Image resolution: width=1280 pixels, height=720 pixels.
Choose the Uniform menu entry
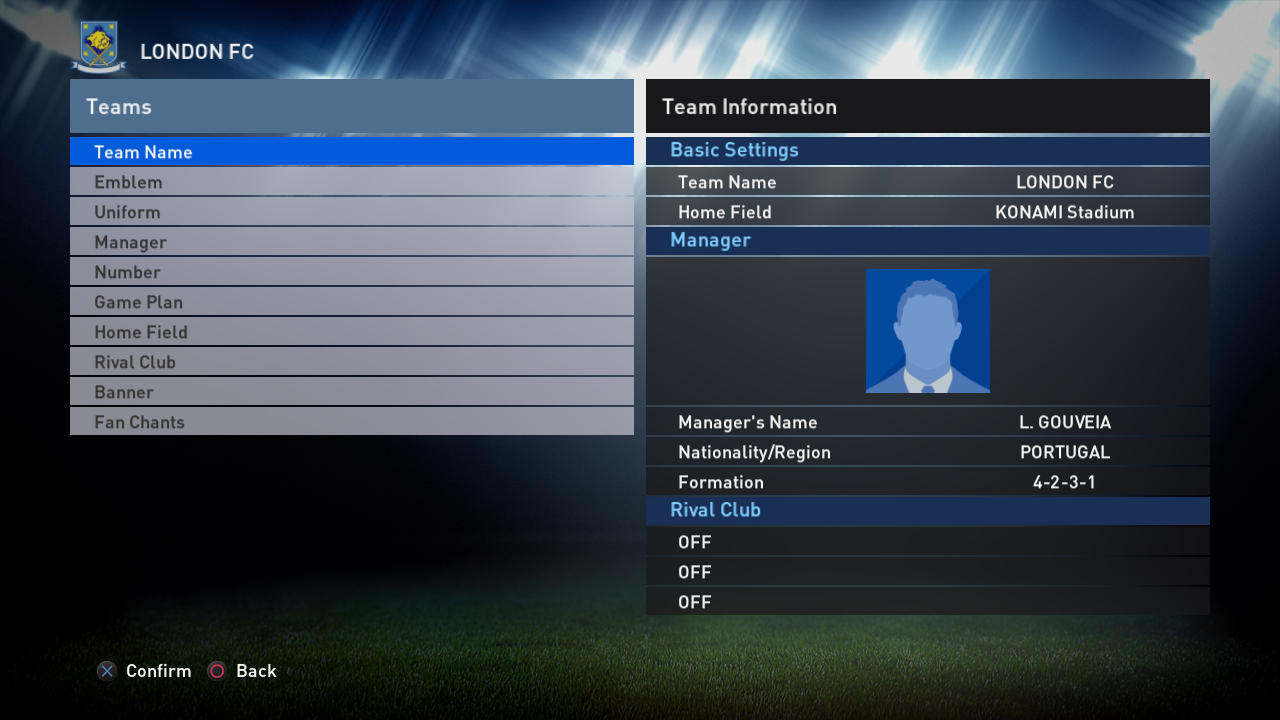point(351,212)
